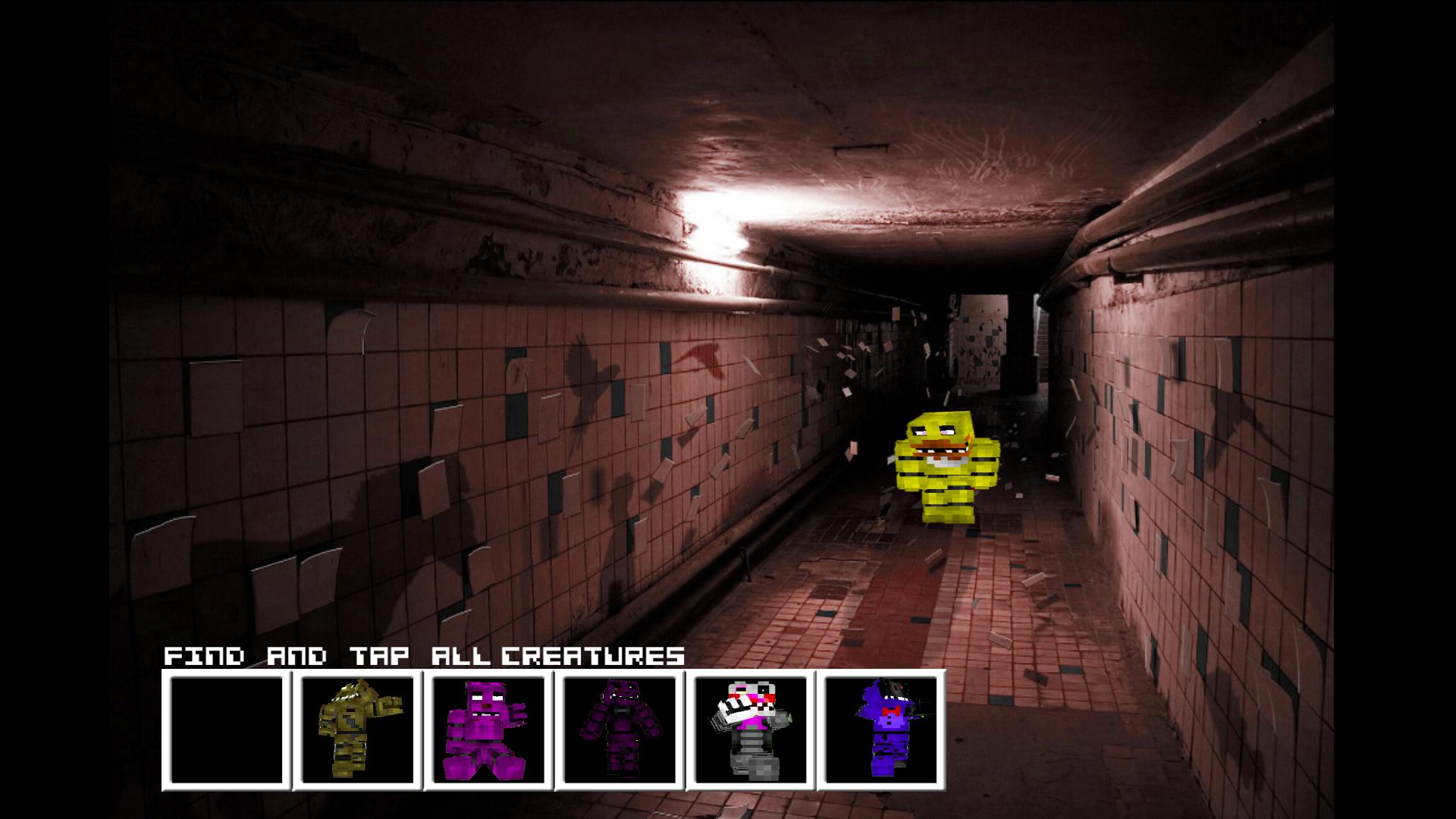Tap the bright magenta bear creature slot
Screen dimensions: 1456x819
click(x=488, y=730)
